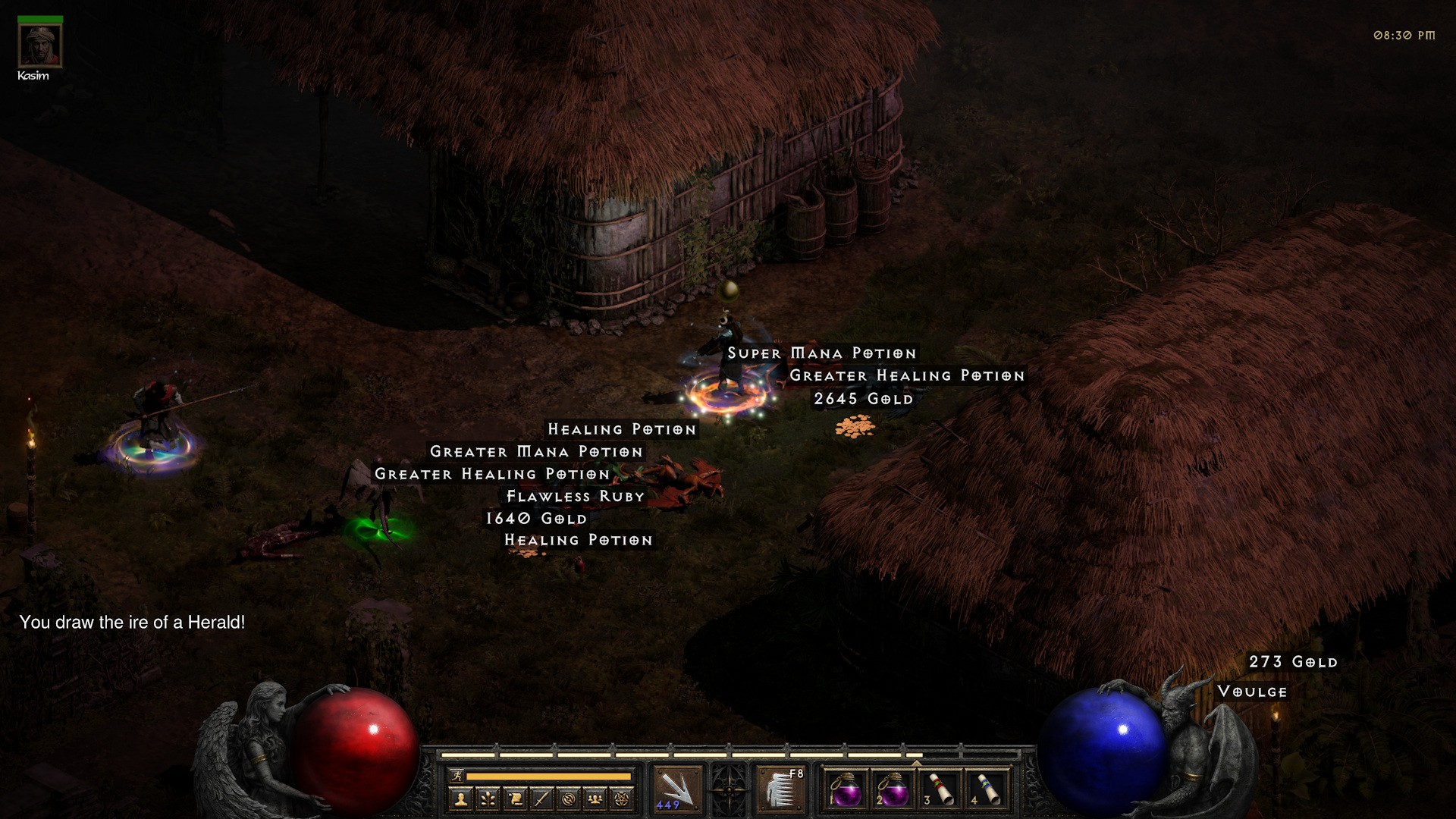Show the party members icon
This screenshot has height=819, width=1456.
point(595,799)
